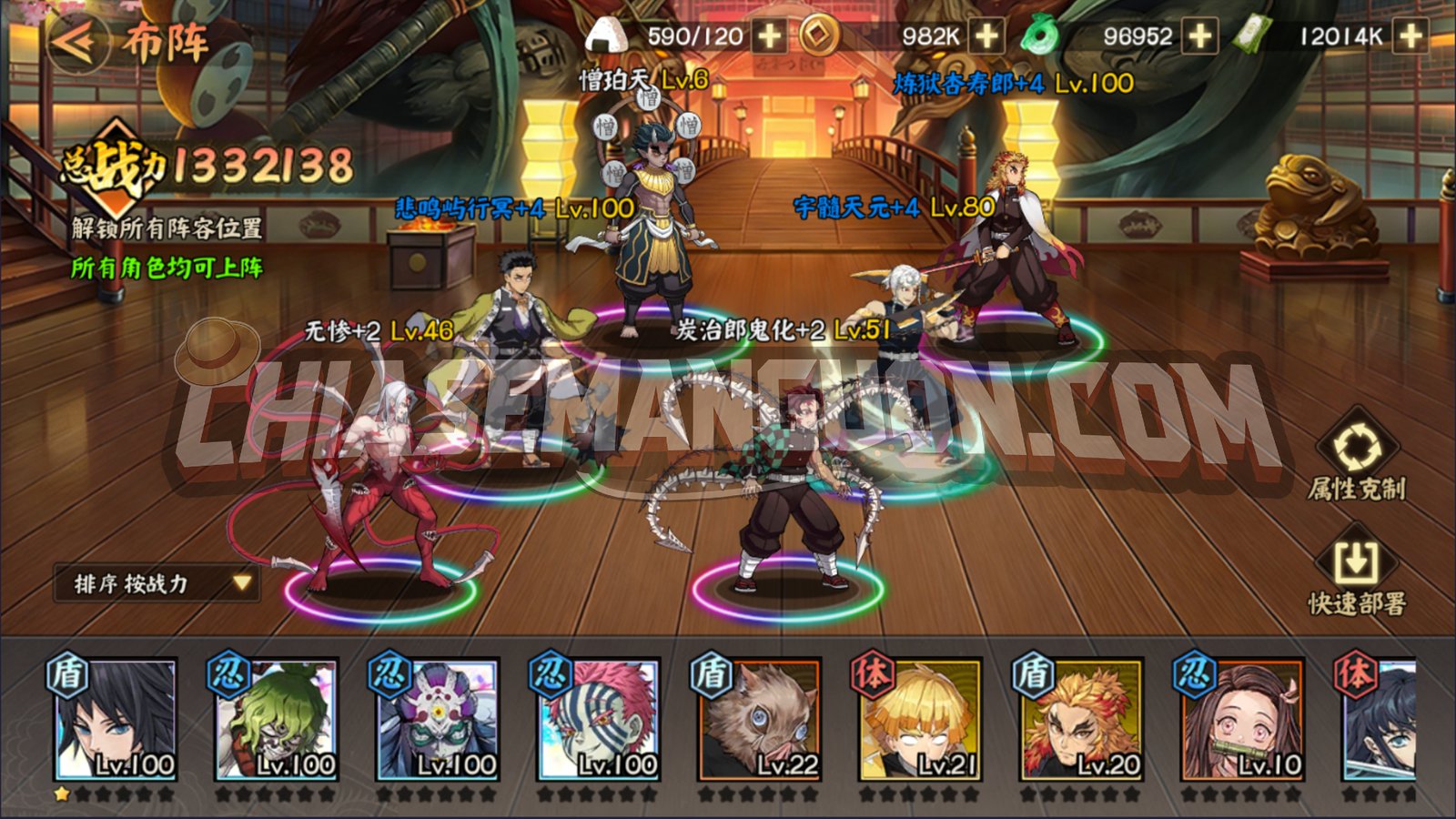The height and width of the screenshot is (819, 1456).
Task: Add more gold coins
Action: [986, 36]
